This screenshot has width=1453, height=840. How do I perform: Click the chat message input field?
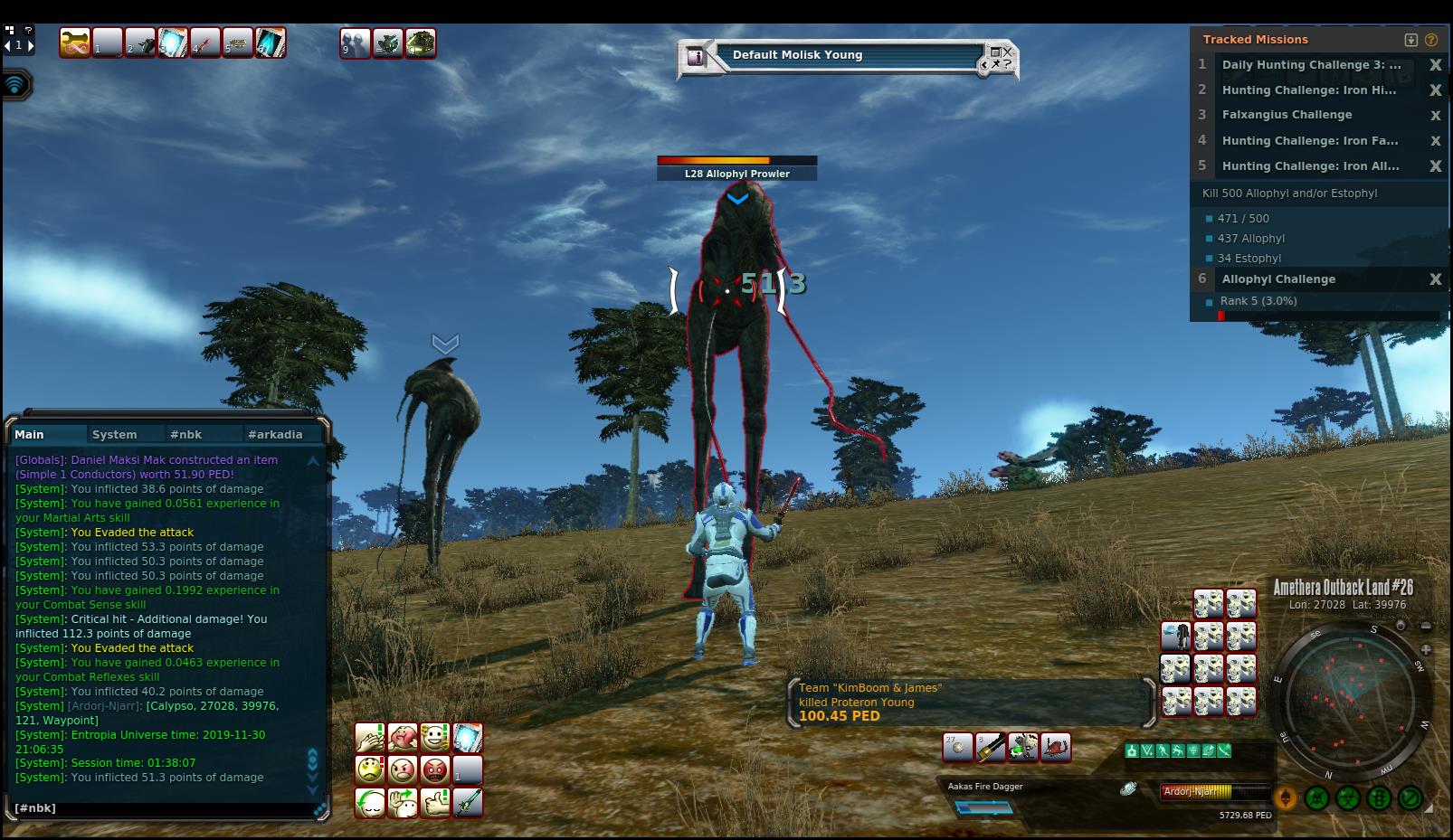click(x=163, y=808)
